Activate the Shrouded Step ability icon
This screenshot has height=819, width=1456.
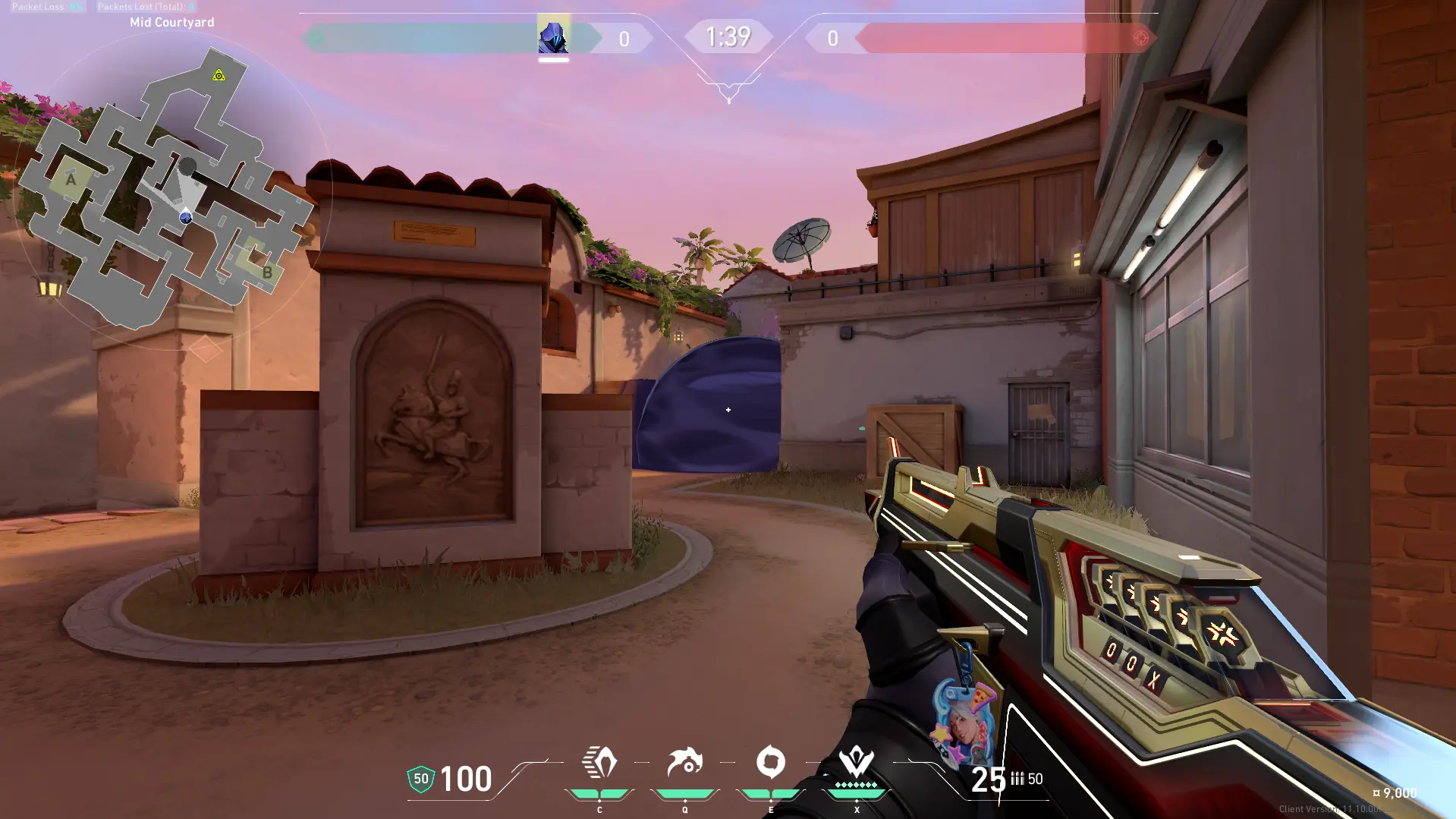[x=599, y=762]
